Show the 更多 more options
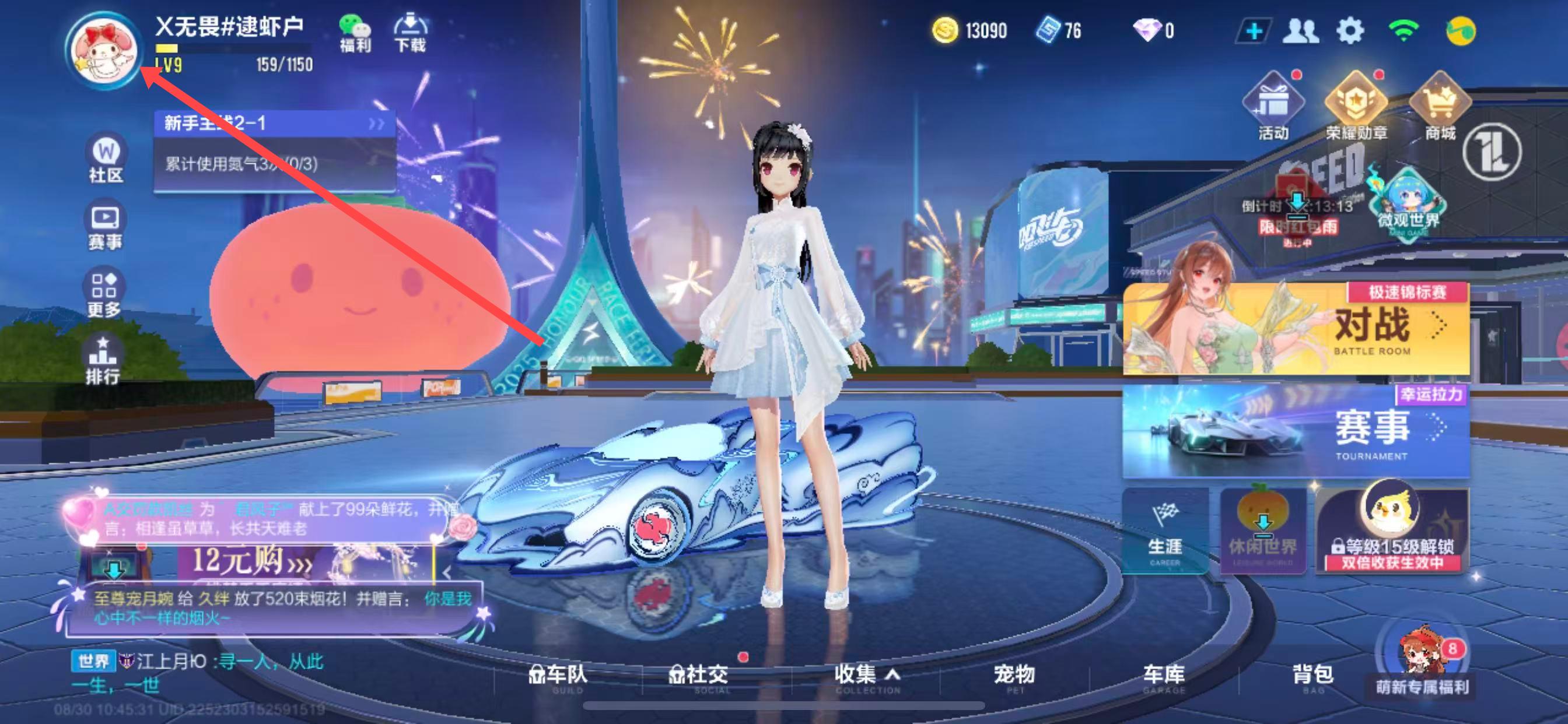1568x724 pixels. [x=103, y=294]
